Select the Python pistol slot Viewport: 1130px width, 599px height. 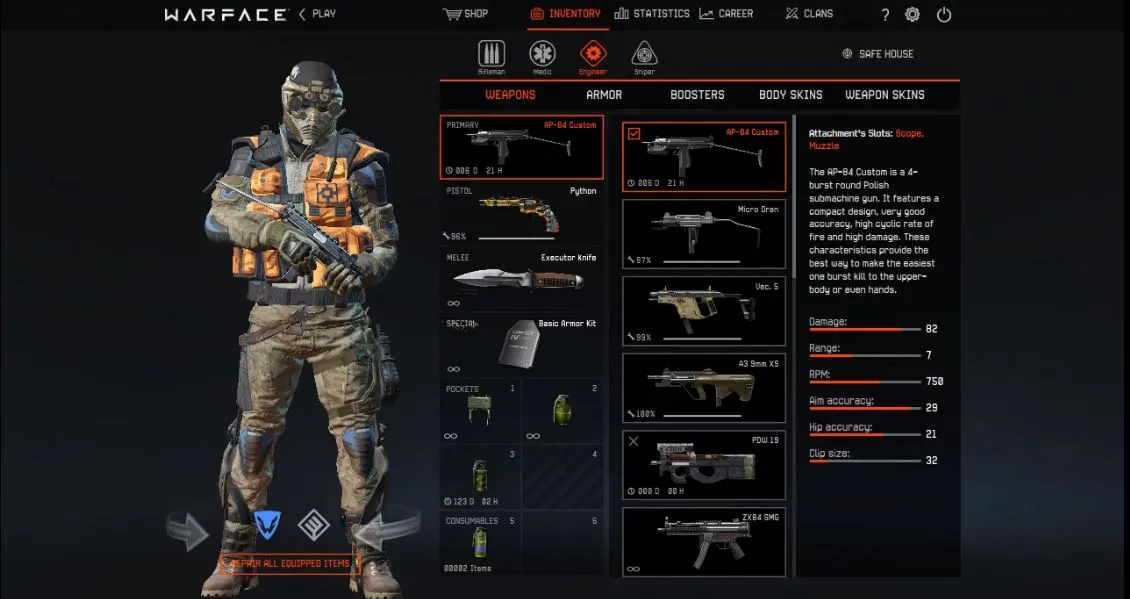coord(521,213)
